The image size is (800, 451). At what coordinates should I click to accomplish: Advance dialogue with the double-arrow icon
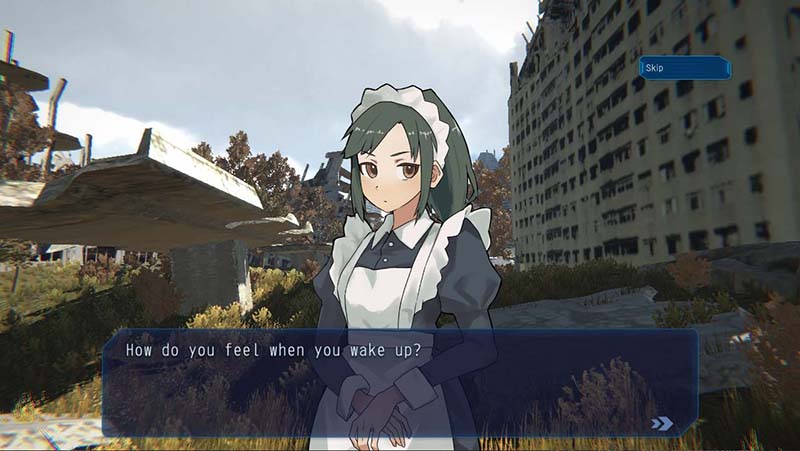click(662, 423)
